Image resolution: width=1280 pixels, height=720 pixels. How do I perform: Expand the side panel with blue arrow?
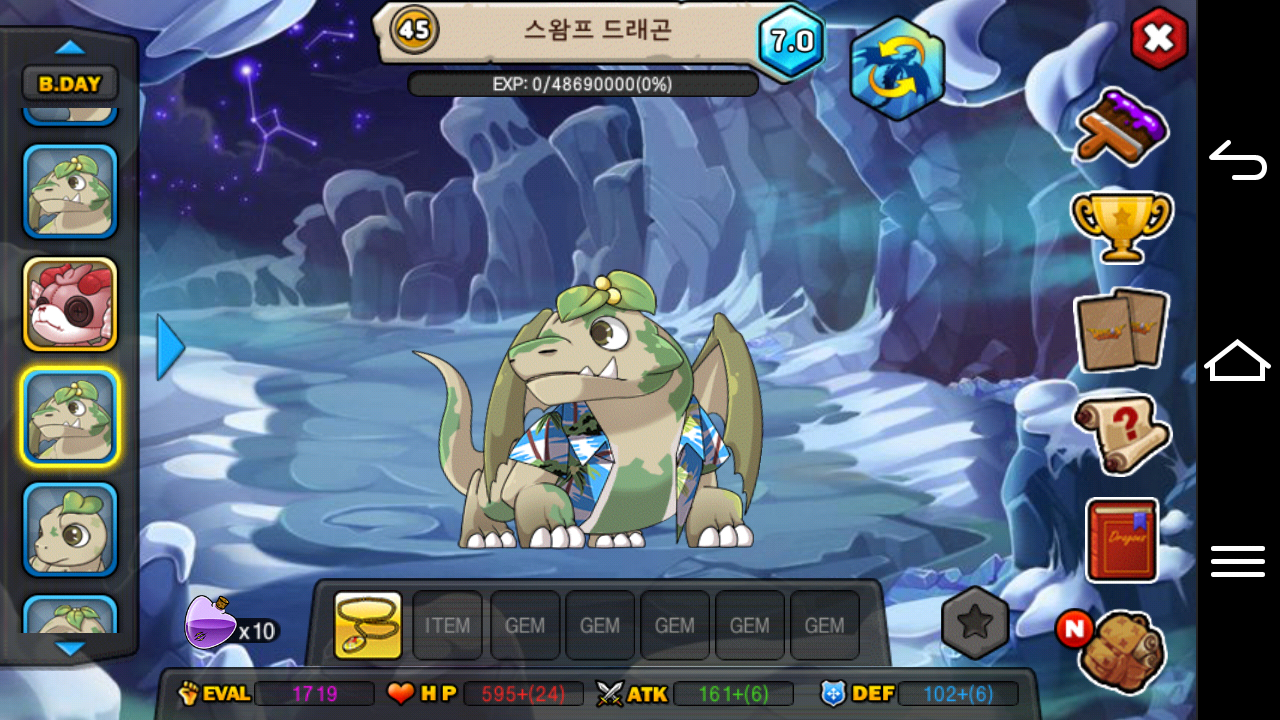[x=170, y=347]
